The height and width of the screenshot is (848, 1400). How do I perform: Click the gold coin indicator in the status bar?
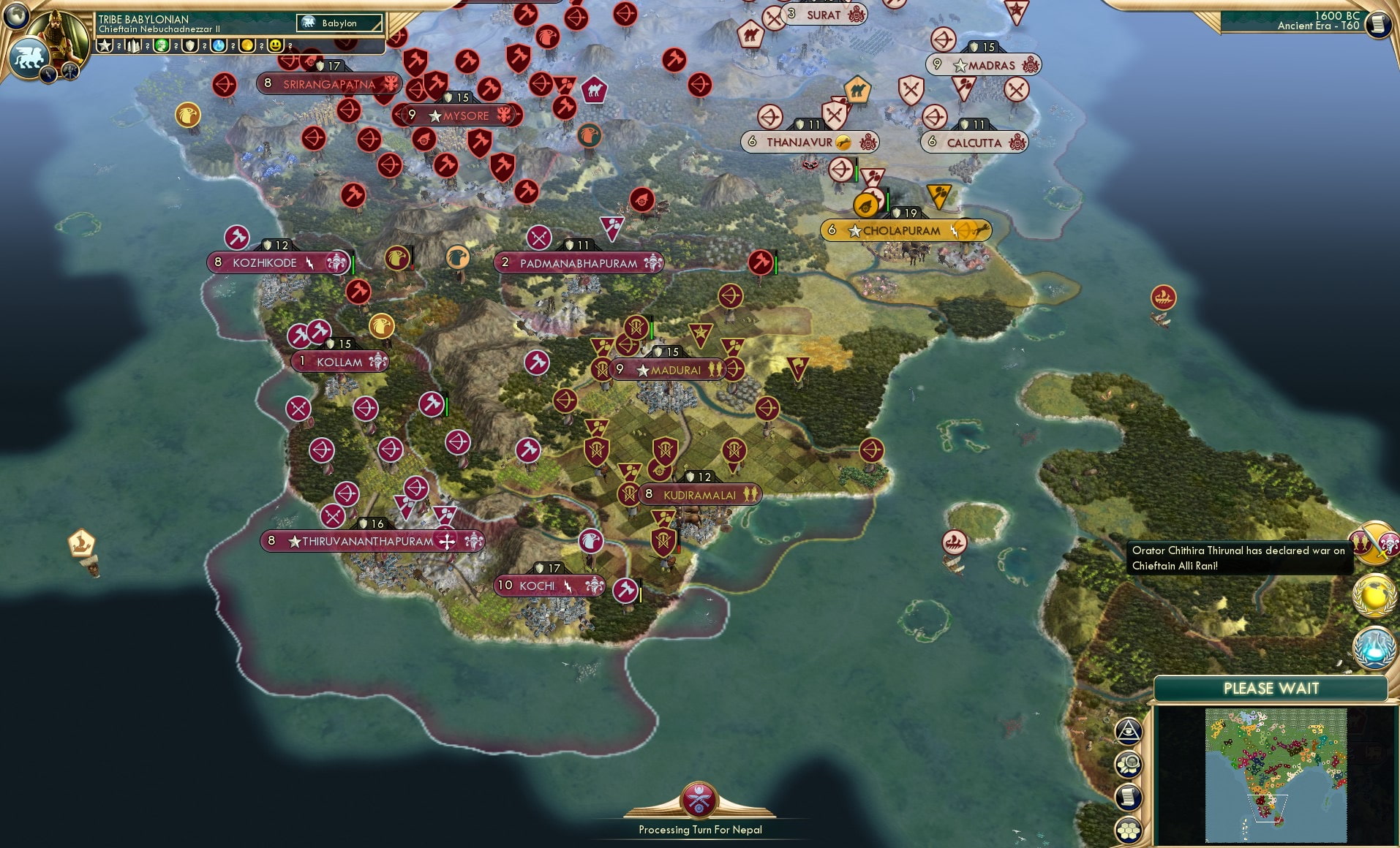pos(246,45)
